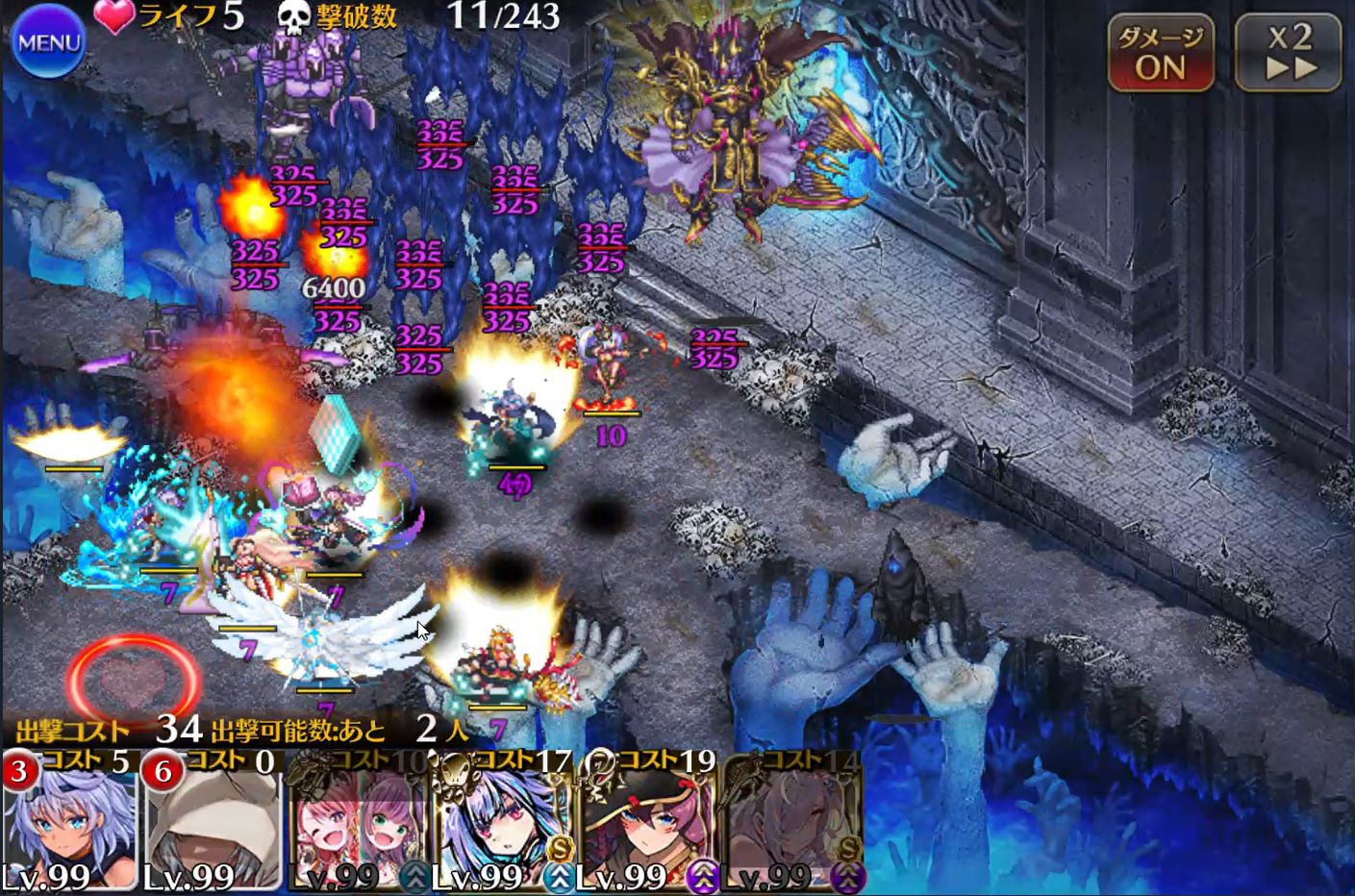1355x896 pixels.
Task: Toggle the damage display ON button
Action: (1161, 54)
